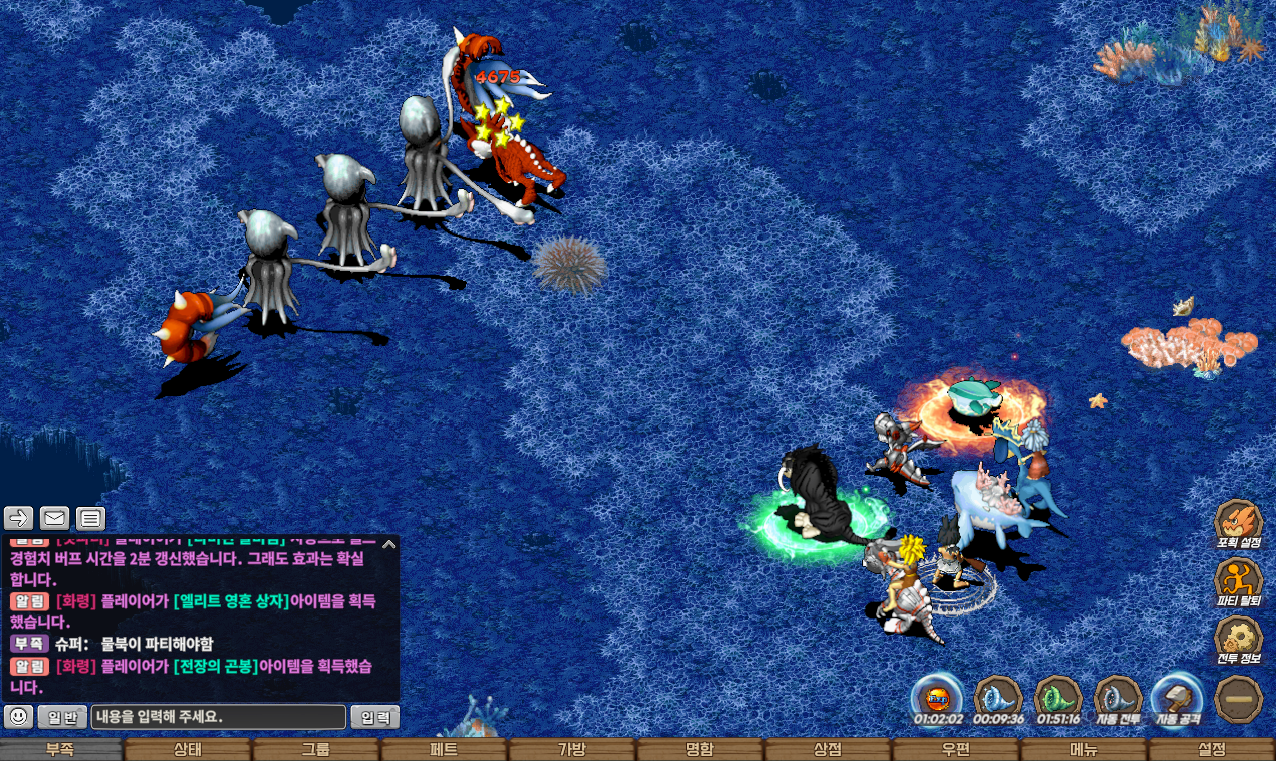Click the envelope icon above chat
Viewport: 1276px width, 761px height.
pos(54,518)
